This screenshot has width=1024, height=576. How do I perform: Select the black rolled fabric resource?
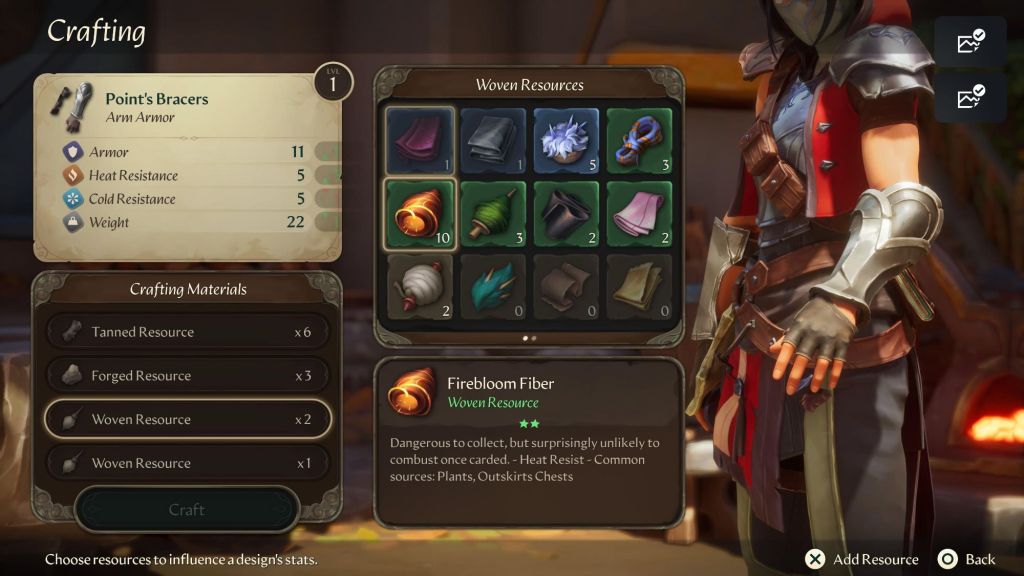tap(567, 213)
